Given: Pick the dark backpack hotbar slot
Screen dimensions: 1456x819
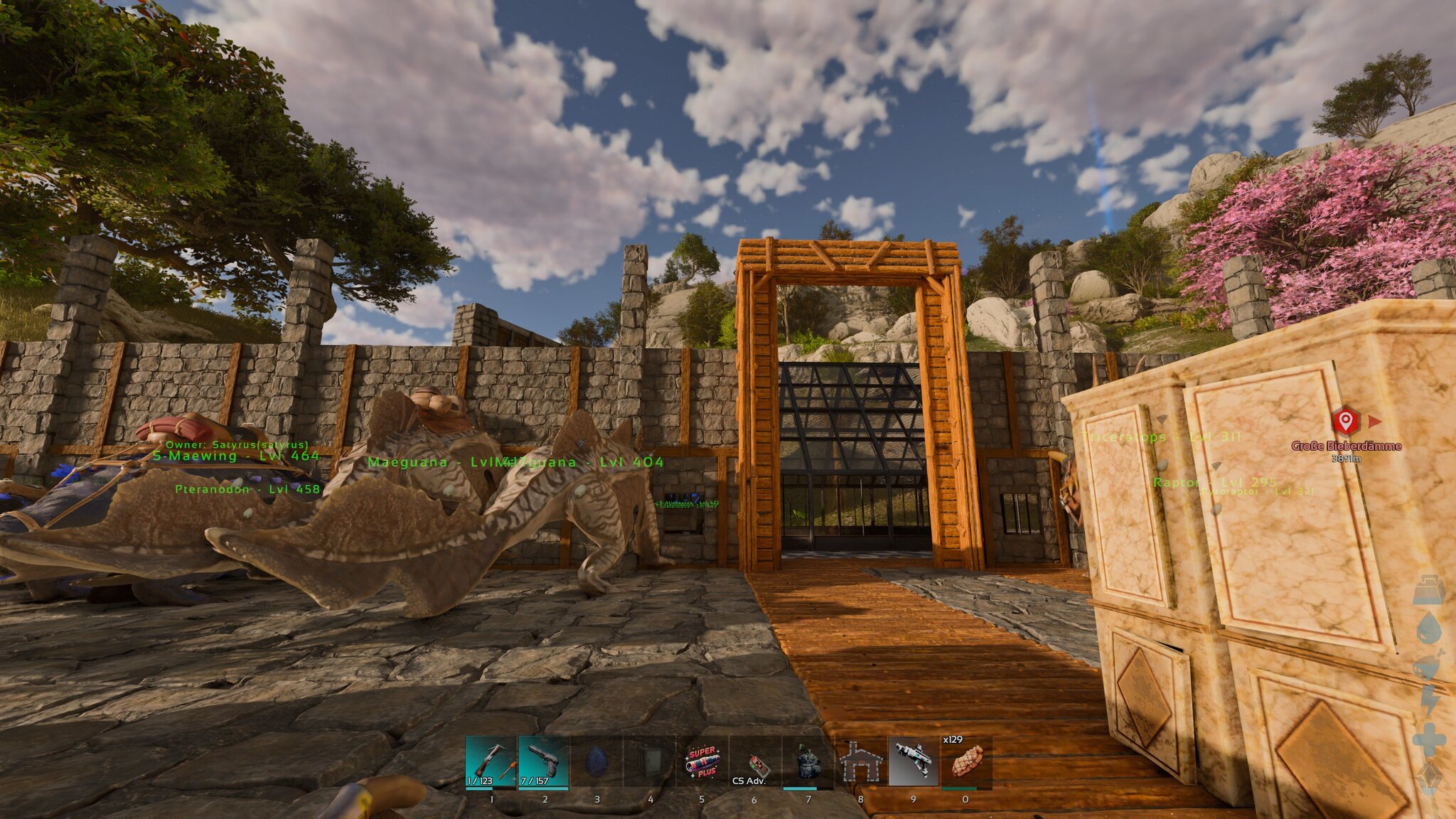Looking at the screenshot, I should 808,761.
